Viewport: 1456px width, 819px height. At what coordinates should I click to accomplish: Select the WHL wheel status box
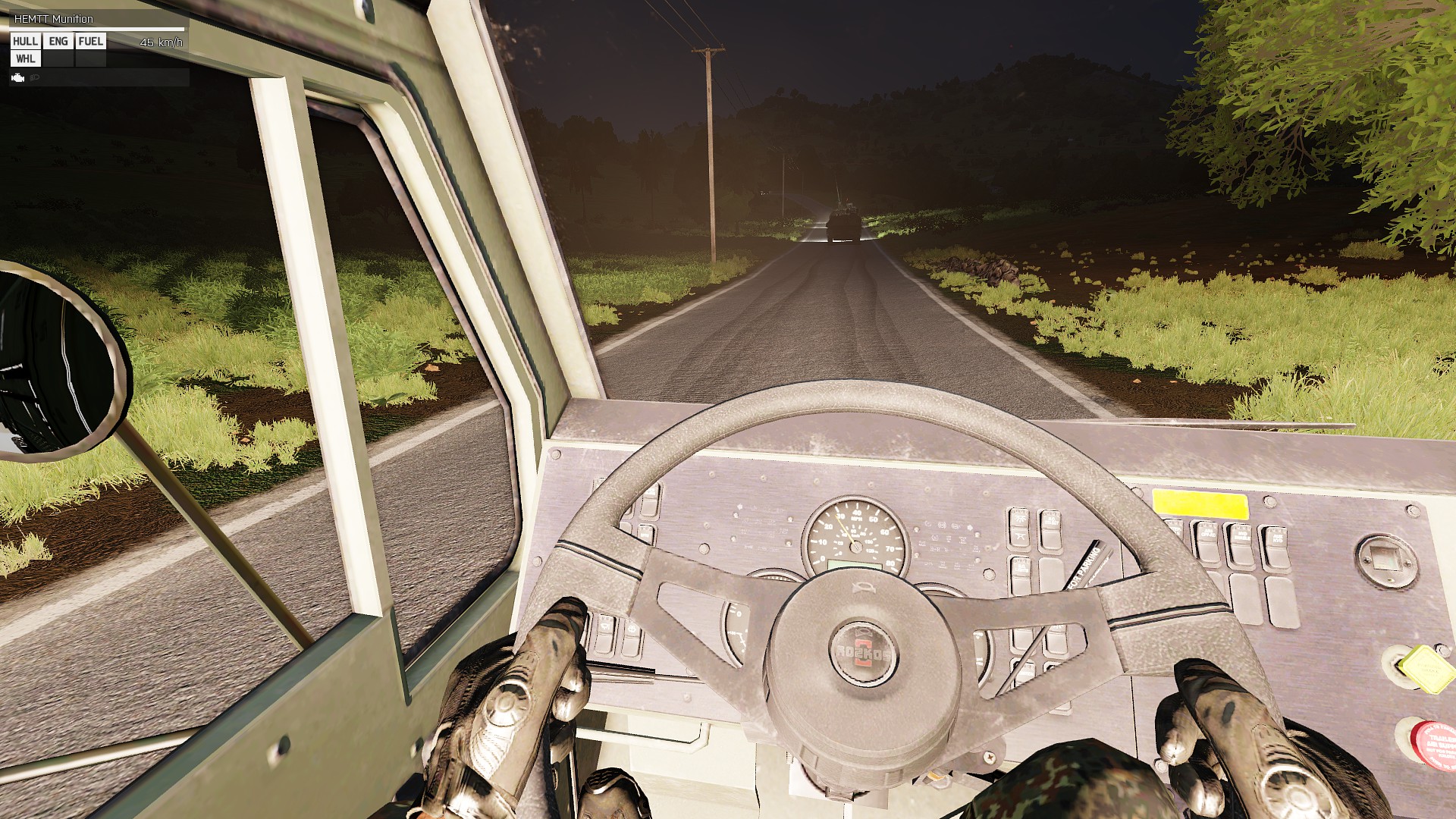26,59
